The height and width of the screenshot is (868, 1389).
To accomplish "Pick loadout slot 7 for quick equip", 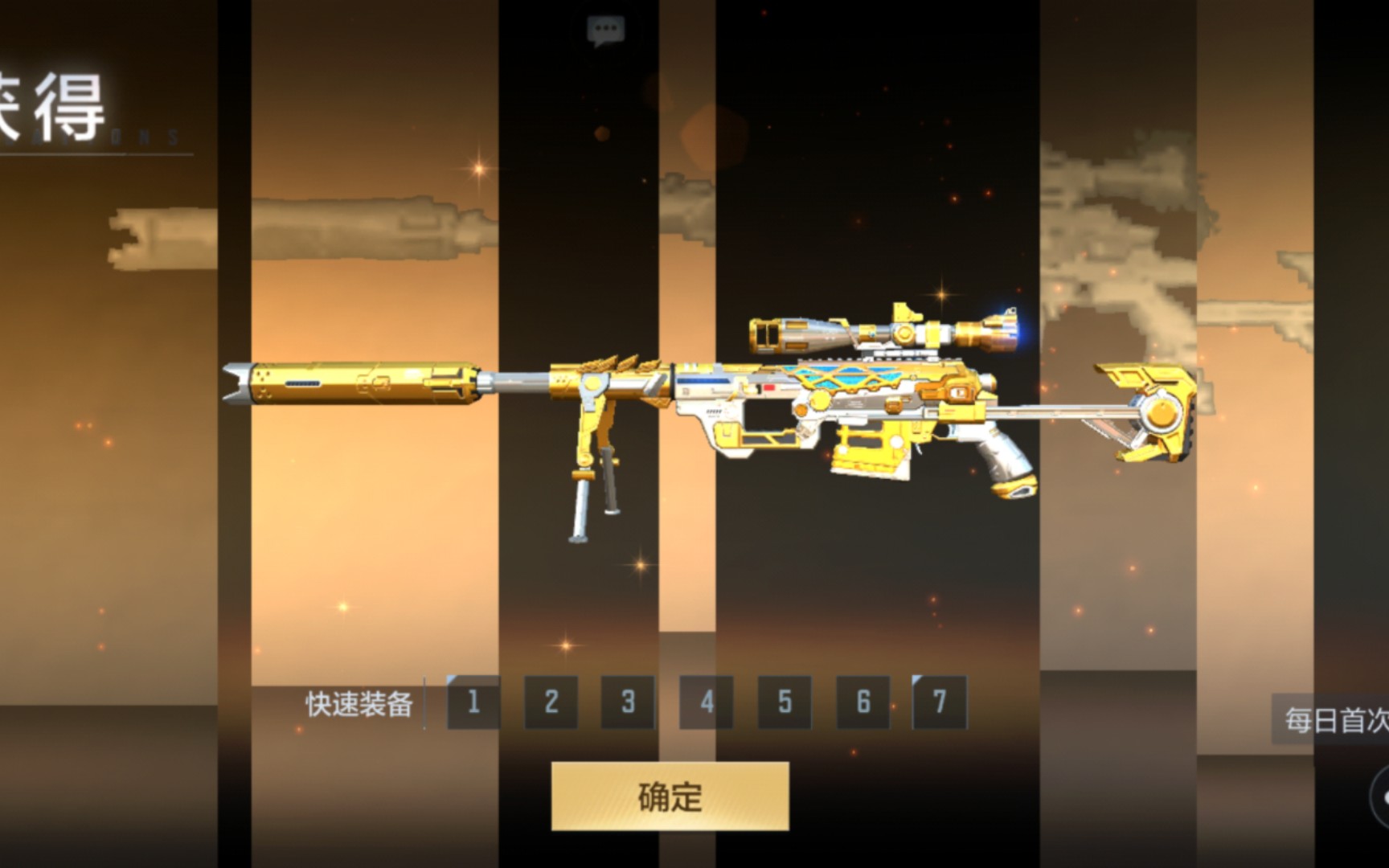I will click(940, 702).
